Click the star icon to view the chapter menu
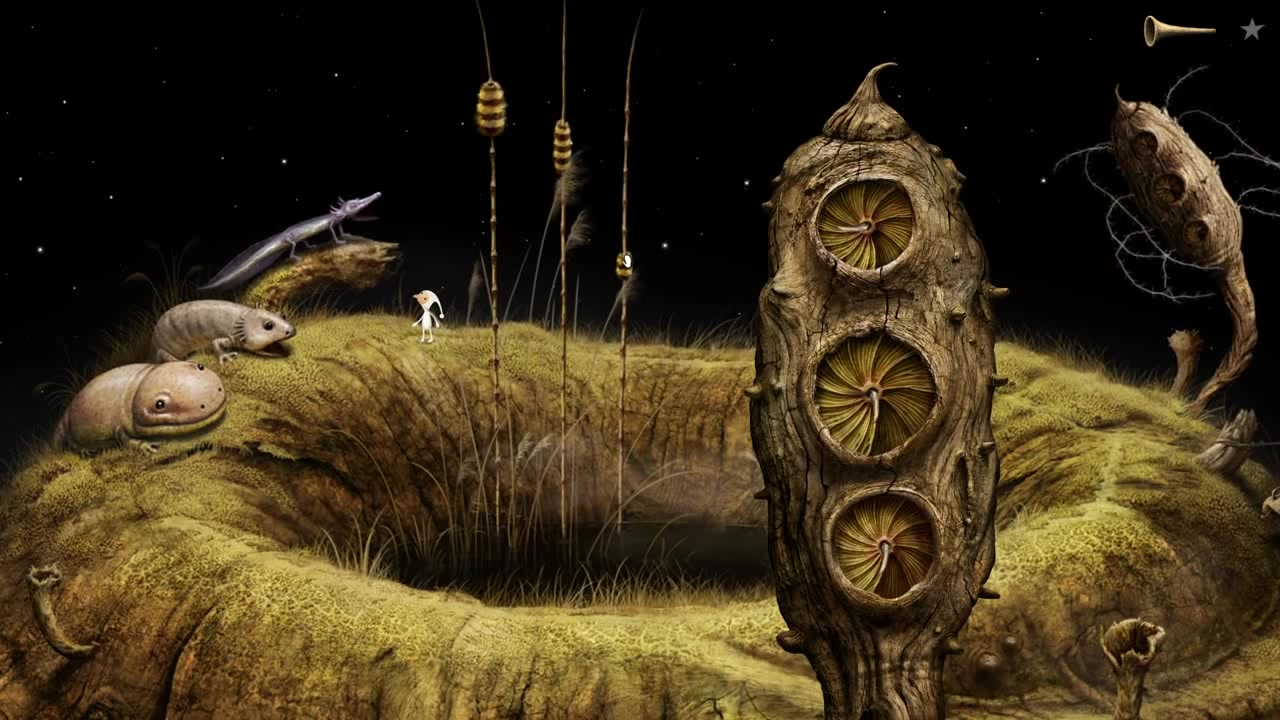 [x=1249, y=30]
